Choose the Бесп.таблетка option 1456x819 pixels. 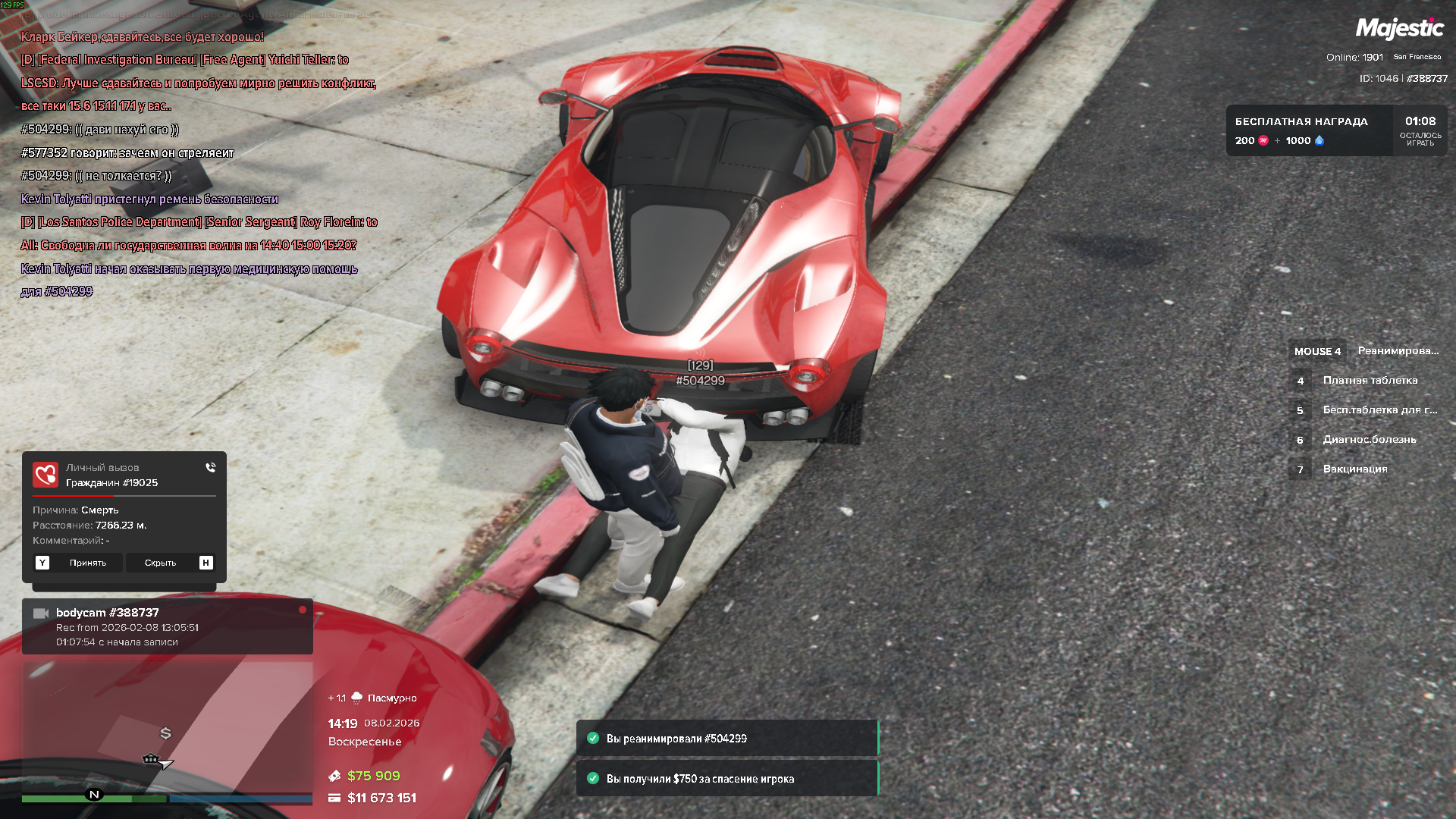[x=1379, y=410]
